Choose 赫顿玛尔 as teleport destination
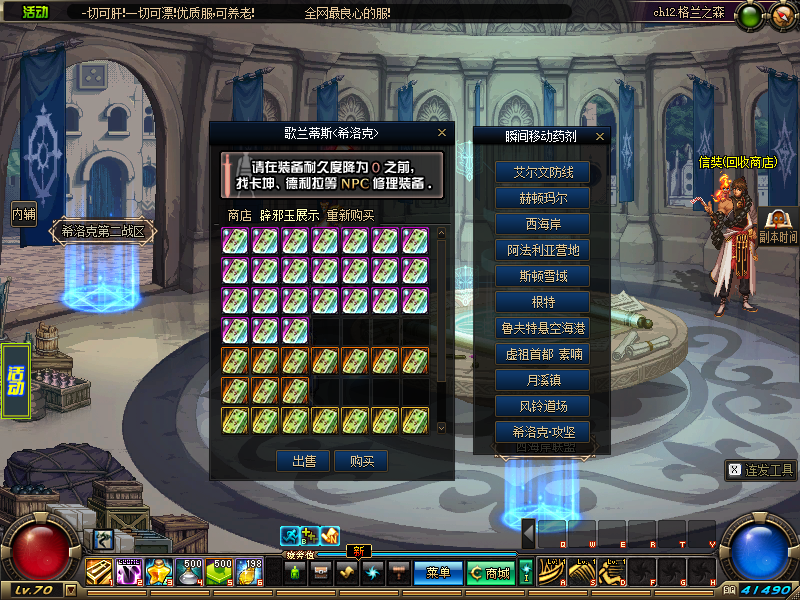Image resolution: width=800 pixels, height=600 pixels. coord(544,198)
